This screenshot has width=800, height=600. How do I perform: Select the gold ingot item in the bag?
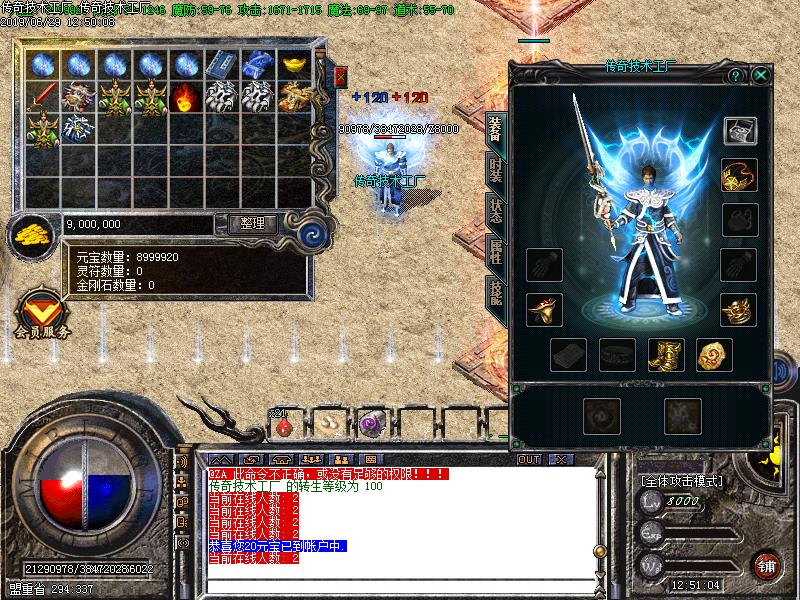tap(292, 64)
